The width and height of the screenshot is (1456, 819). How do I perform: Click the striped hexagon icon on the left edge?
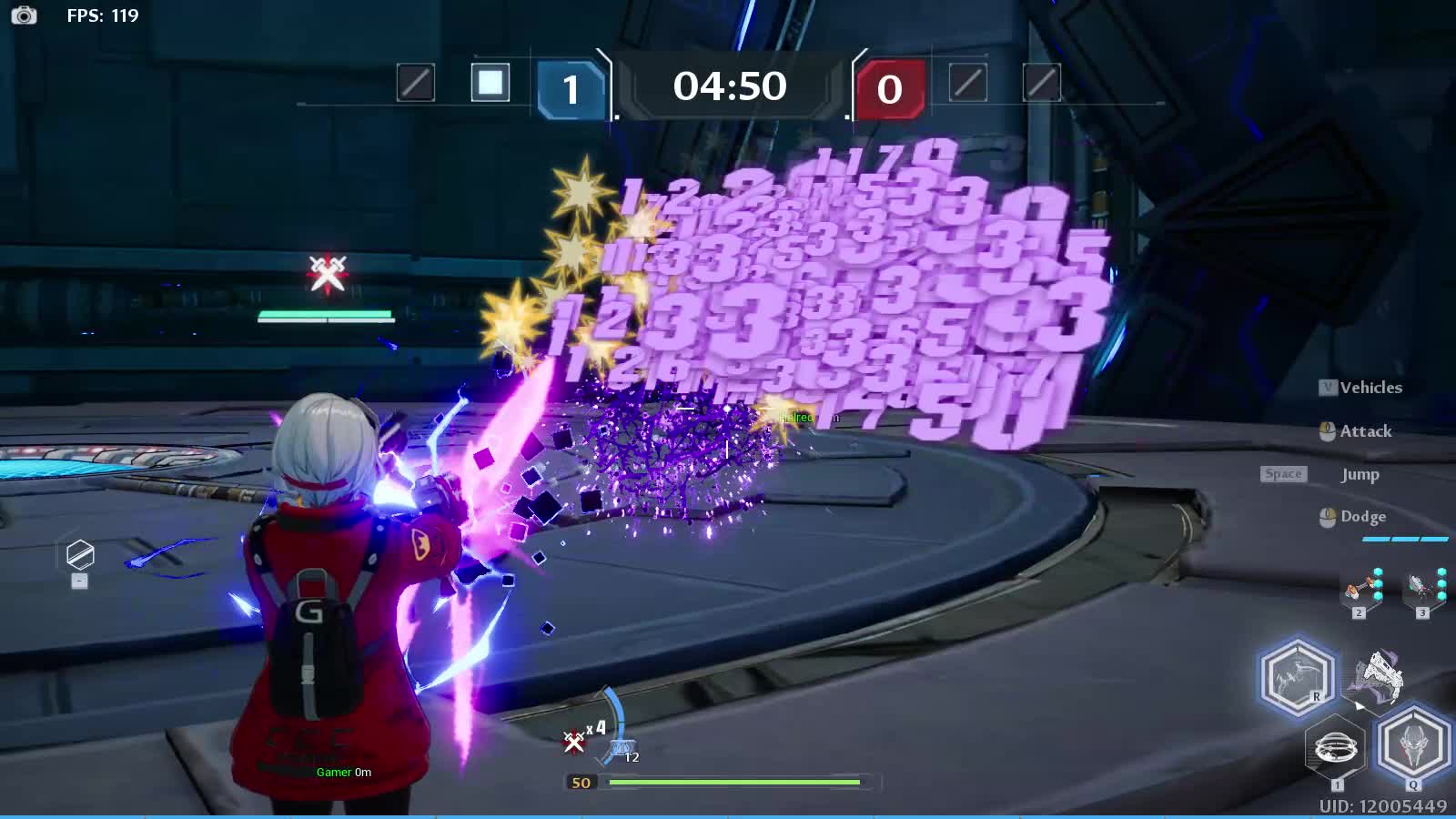[80, 554]
